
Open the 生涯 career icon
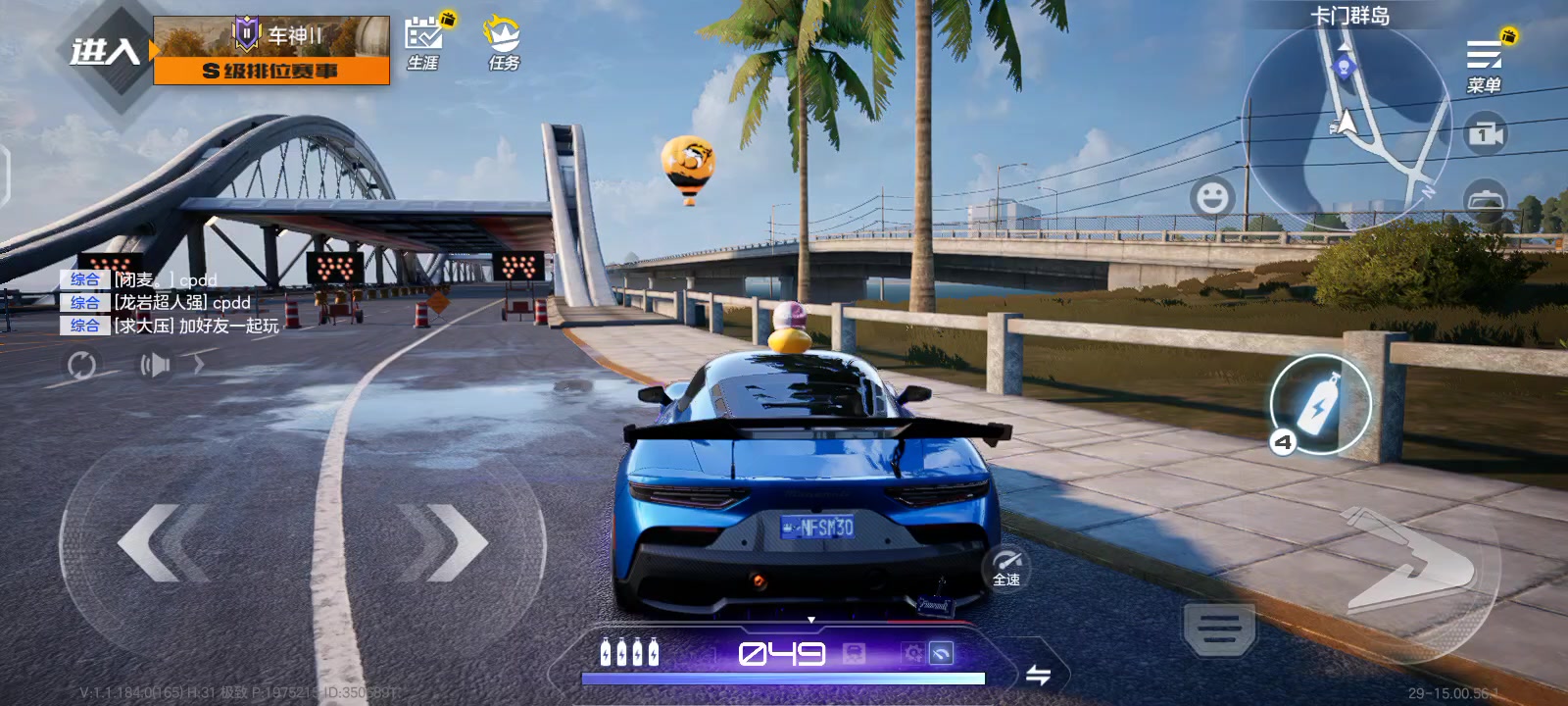pos(423,43)
